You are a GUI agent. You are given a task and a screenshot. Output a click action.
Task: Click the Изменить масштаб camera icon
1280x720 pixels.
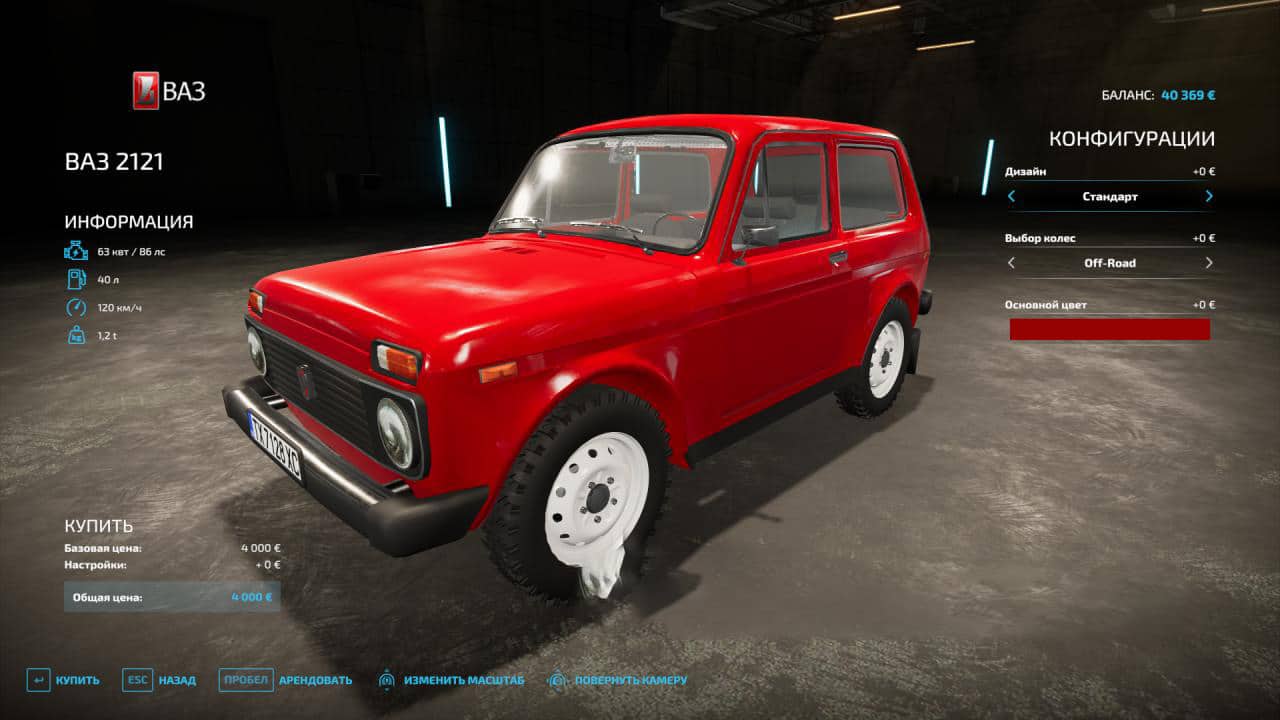click(x=388, y=679)
